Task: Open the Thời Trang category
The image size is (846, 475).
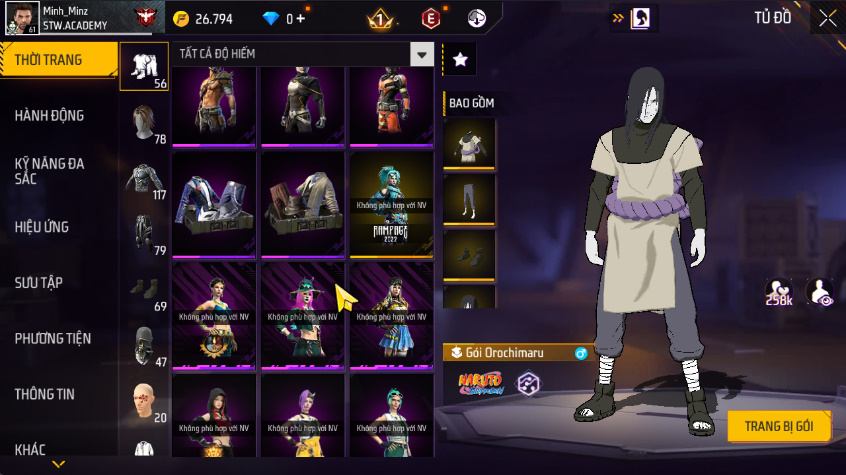Action: point(50,61)
